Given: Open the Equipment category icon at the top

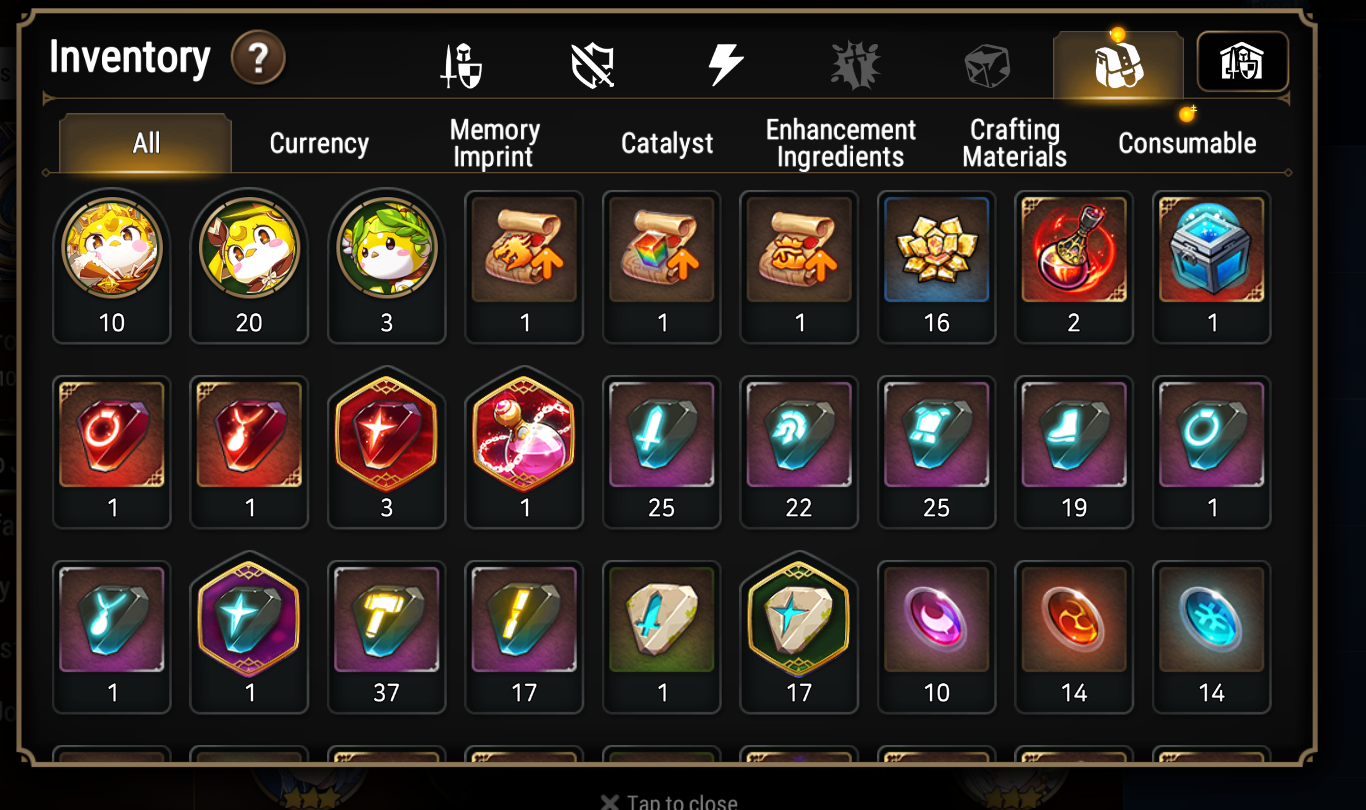Looking at the screenshot, I should [459, 62].
